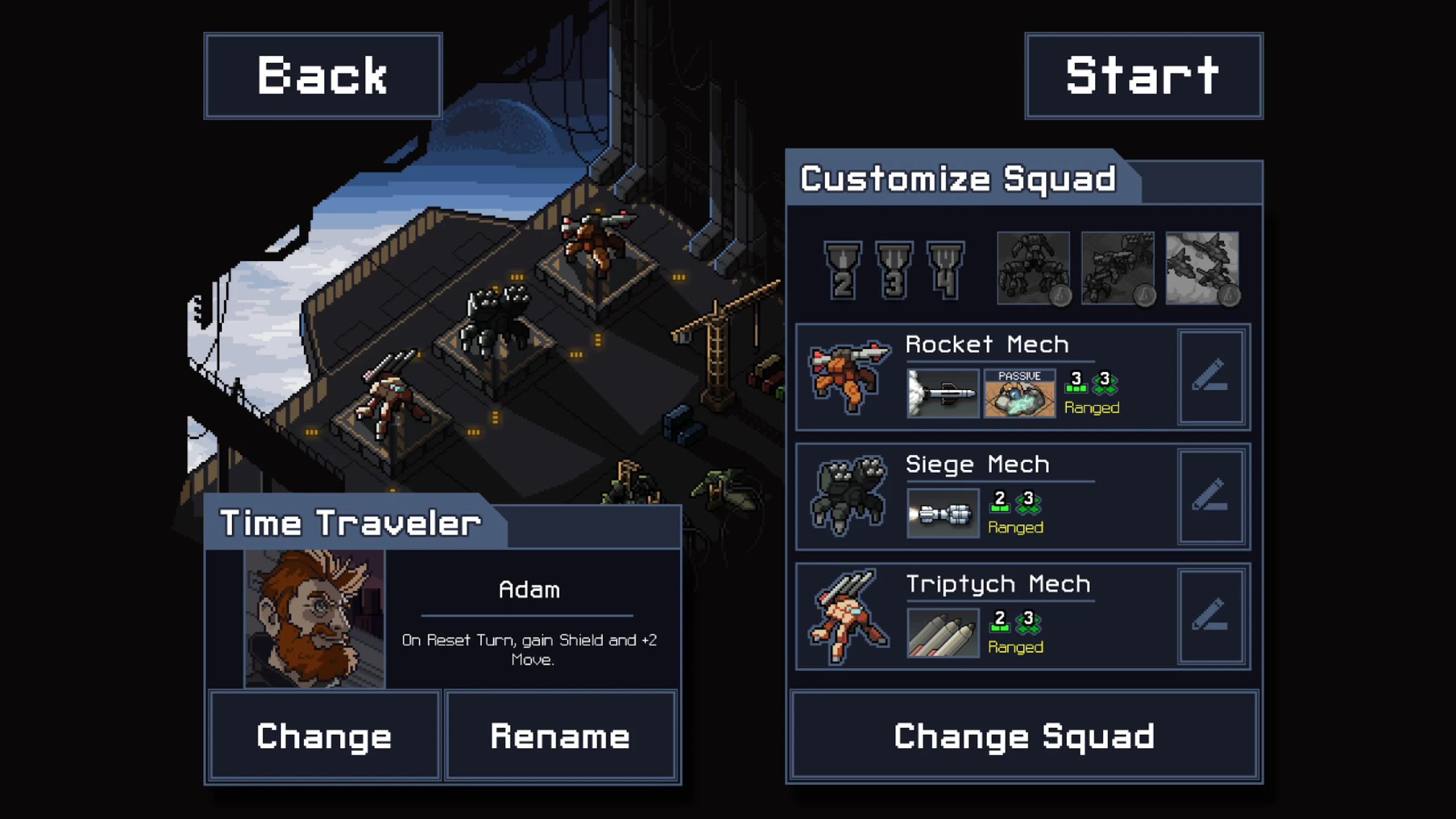Rename the pilot Adam

(560, 735)
